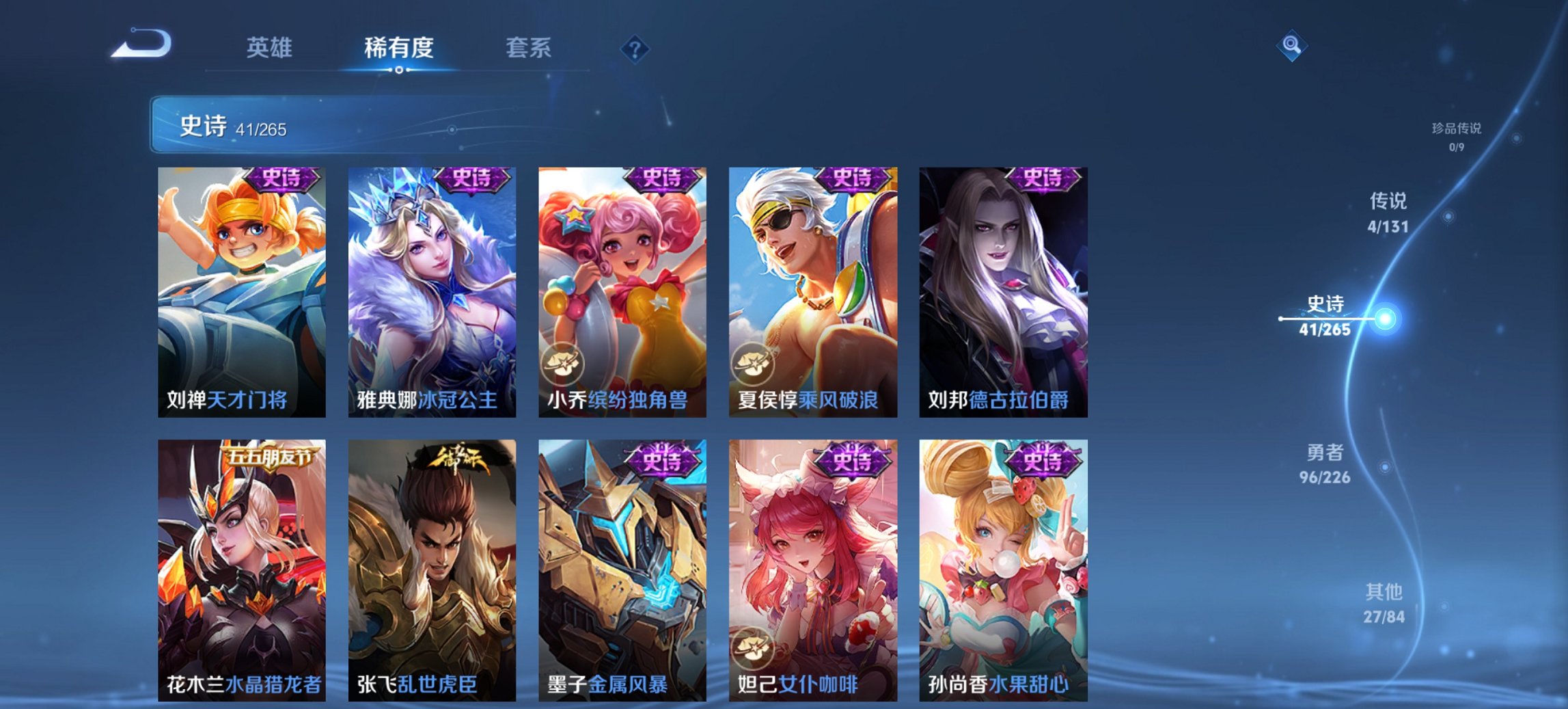Screen dimensions: 1568x709
Task: Switch to the 套系 tab
Action: [x=529, y=48]
